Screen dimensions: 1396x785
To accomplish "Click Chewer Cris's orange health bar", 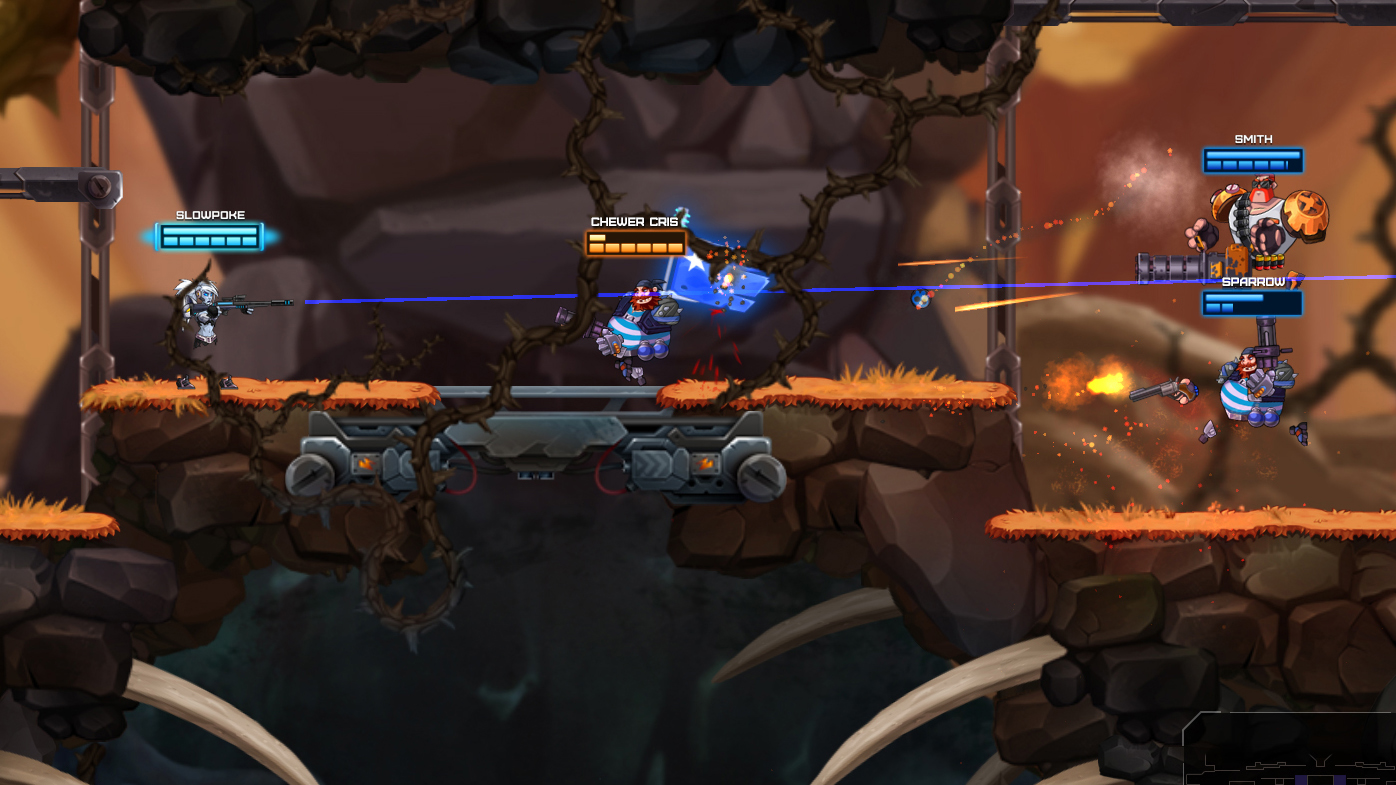I will click(635, 242).
